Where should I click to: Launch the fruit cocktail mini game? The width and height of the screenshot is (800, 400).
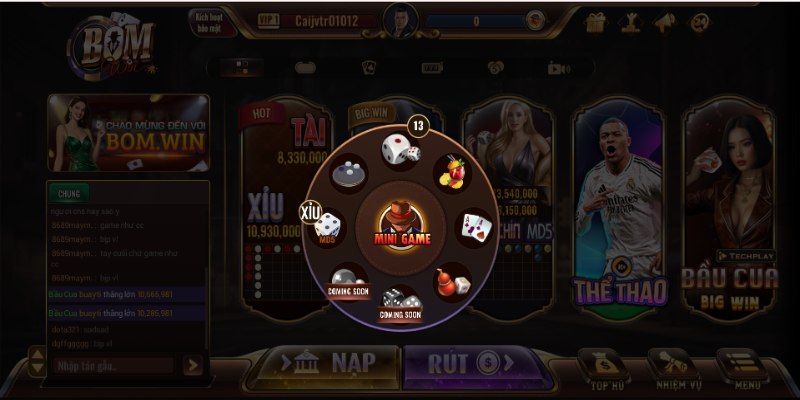pos(453,172)
